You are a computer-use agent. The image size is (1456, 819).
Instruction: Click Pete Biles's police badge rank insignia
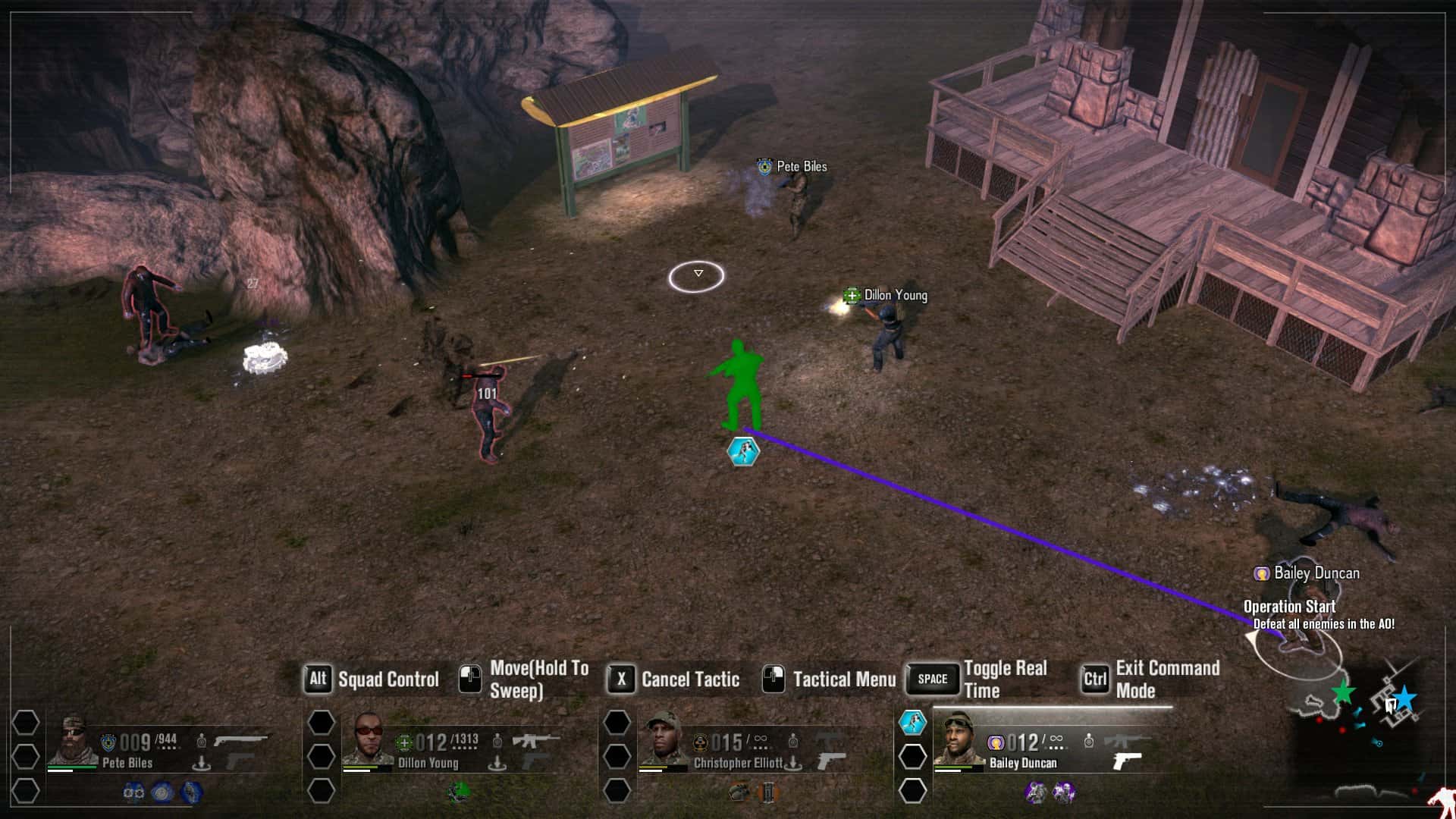108,741
